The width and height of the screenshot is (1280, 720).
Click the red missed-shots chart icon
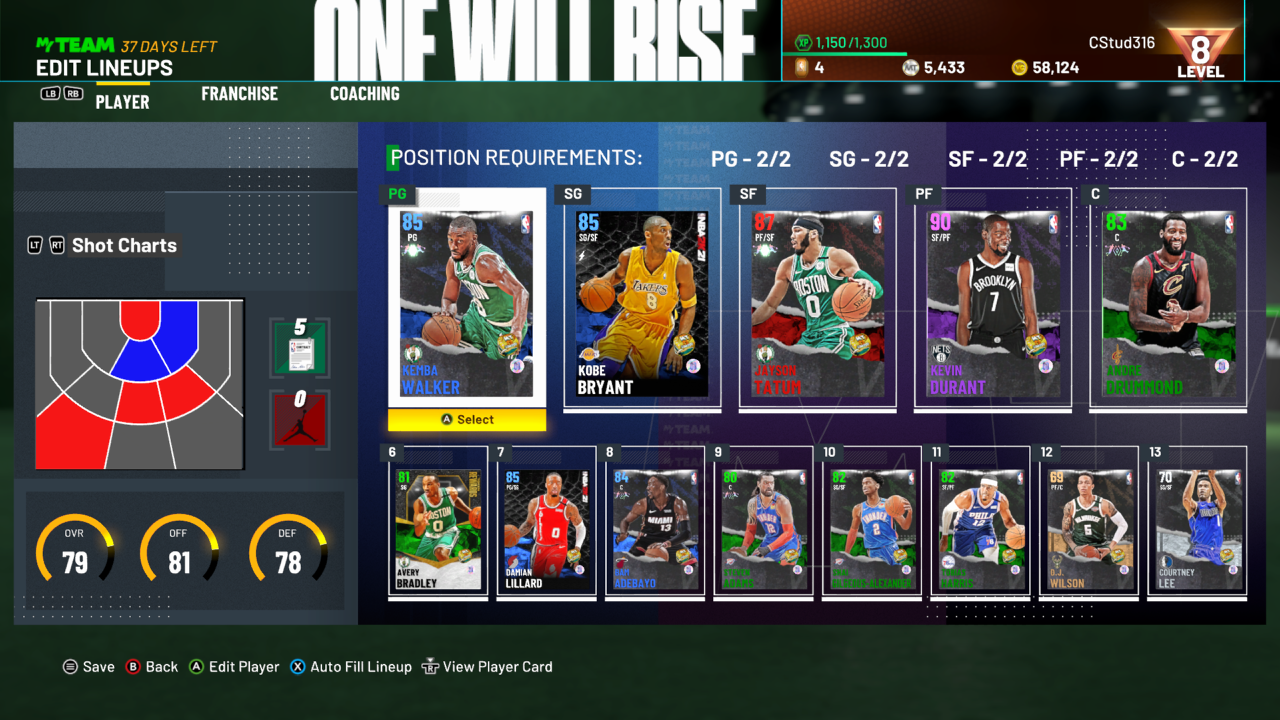(x=298, y=418)
